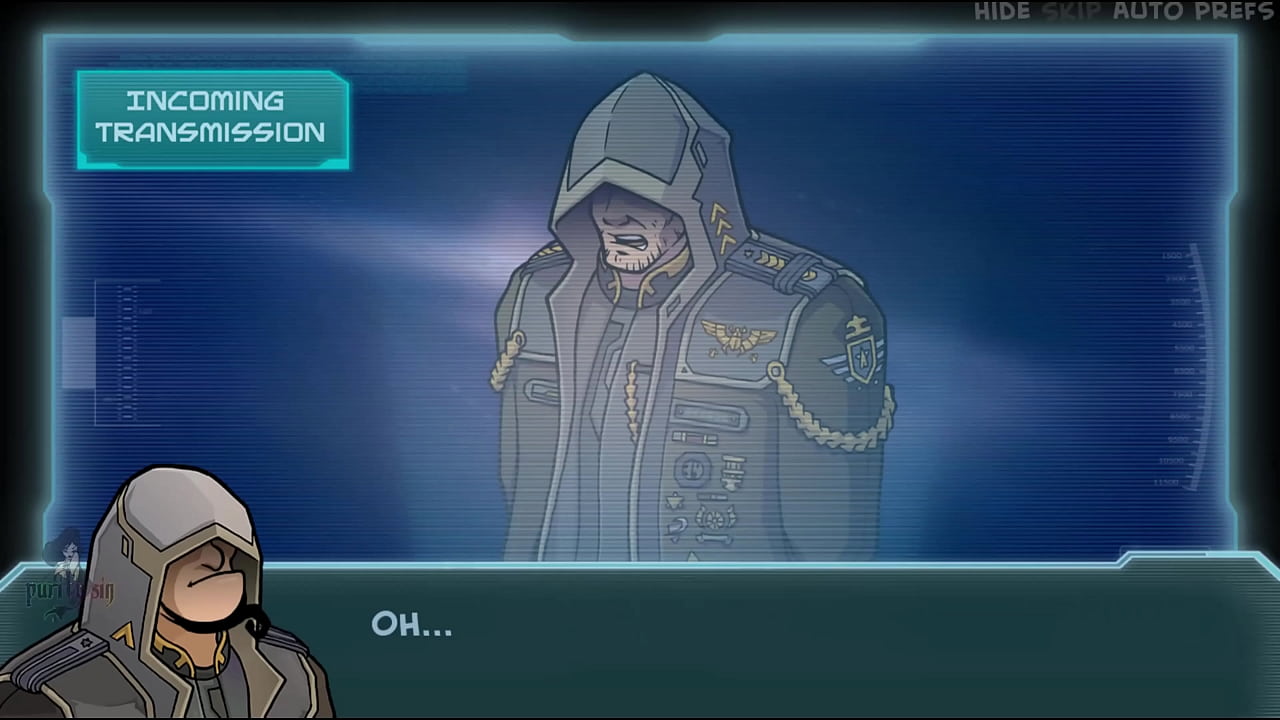Hide the dialogue interface with HIDE
This screenshot has height=720, width=1280.
1004,12
